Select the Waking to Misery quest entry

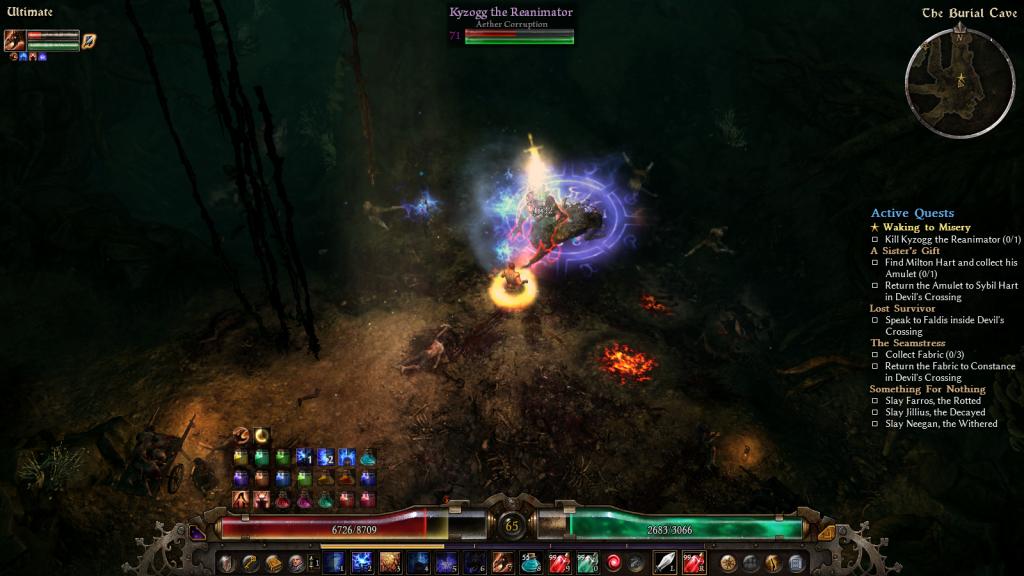tap(926, 228)
